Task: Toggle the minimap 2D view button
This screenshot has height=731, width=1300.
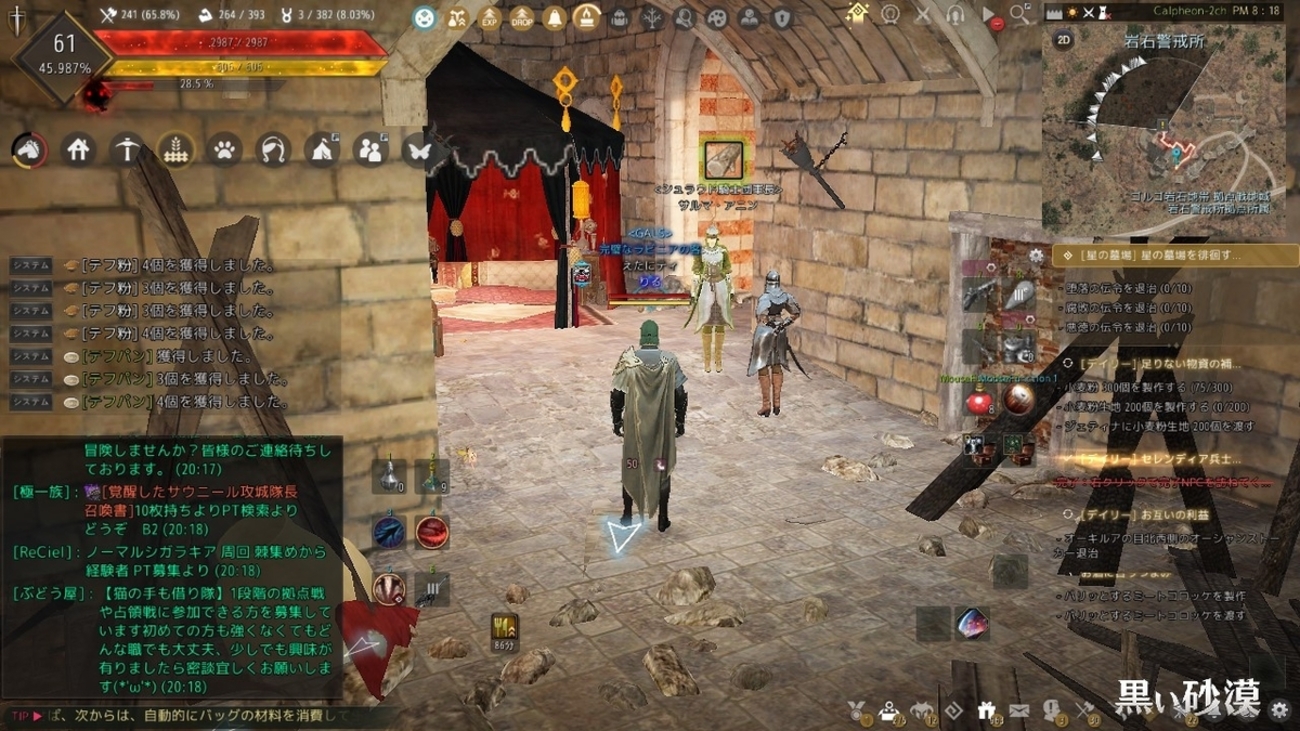Action: (1064, 40)
